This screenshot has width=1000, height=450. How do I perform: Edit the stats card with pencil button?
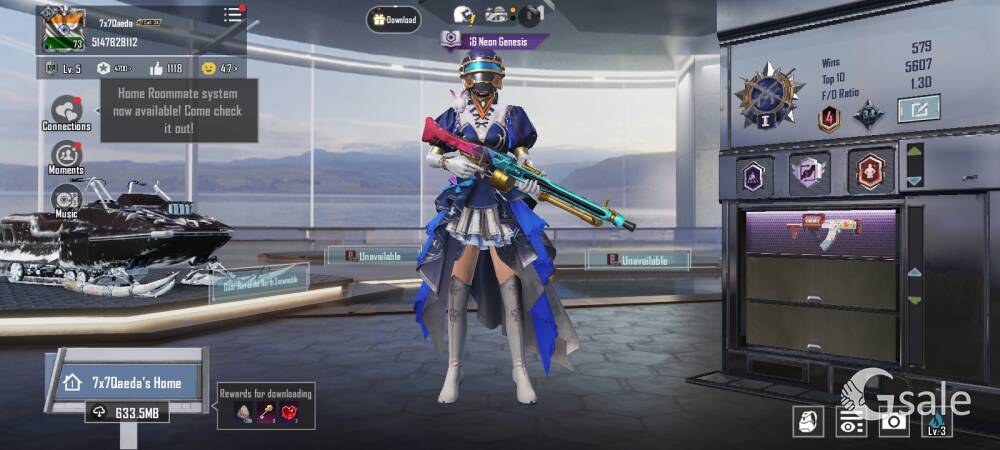[x=918, y=108]
